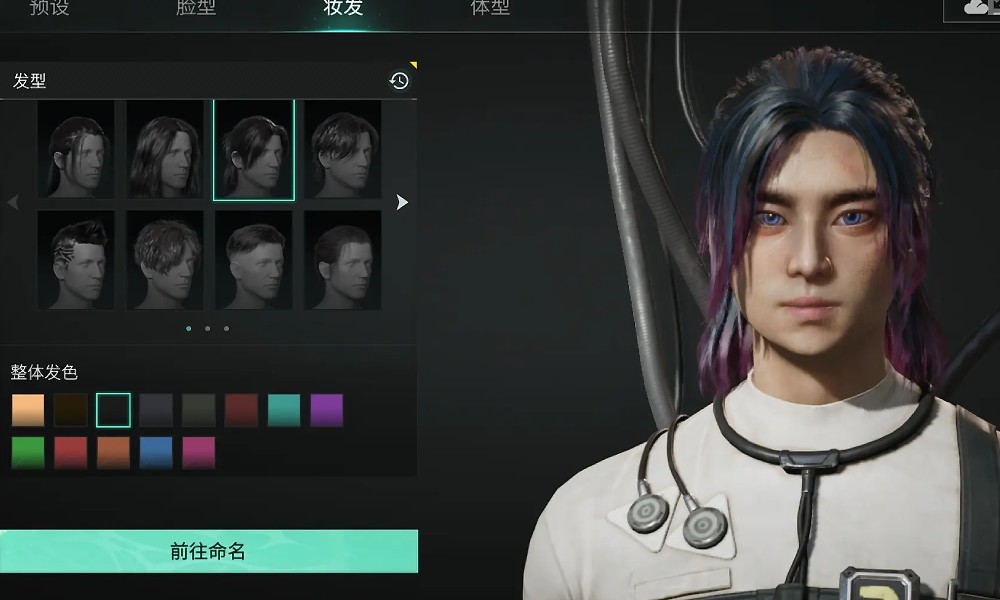Click the 前往命名 button
This screenshot has width=1000, height=600.
point(208,551)
